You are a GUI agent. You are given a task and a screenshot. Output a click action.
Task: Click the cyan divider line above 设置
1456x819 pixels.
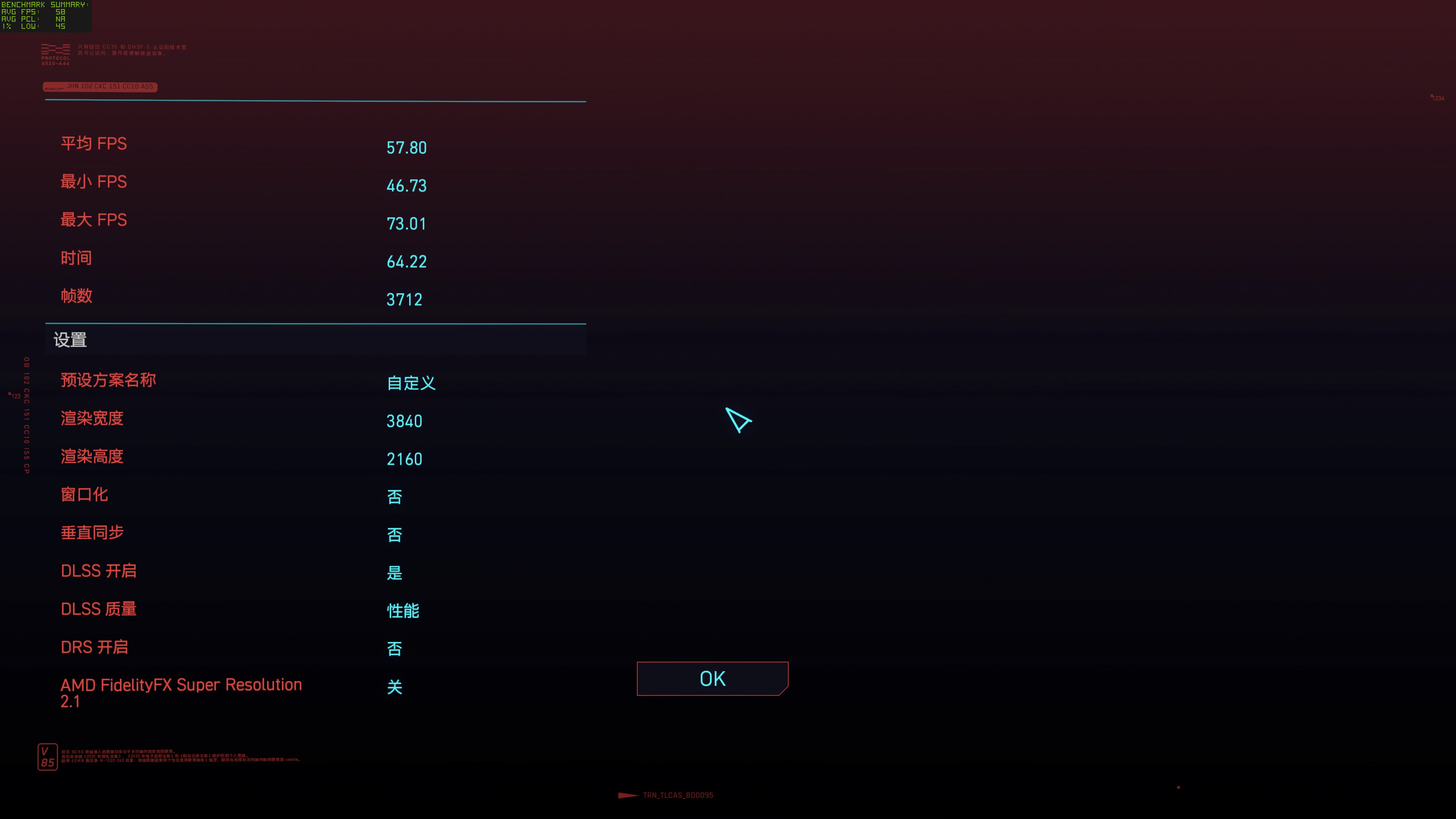tap(317, 324)
